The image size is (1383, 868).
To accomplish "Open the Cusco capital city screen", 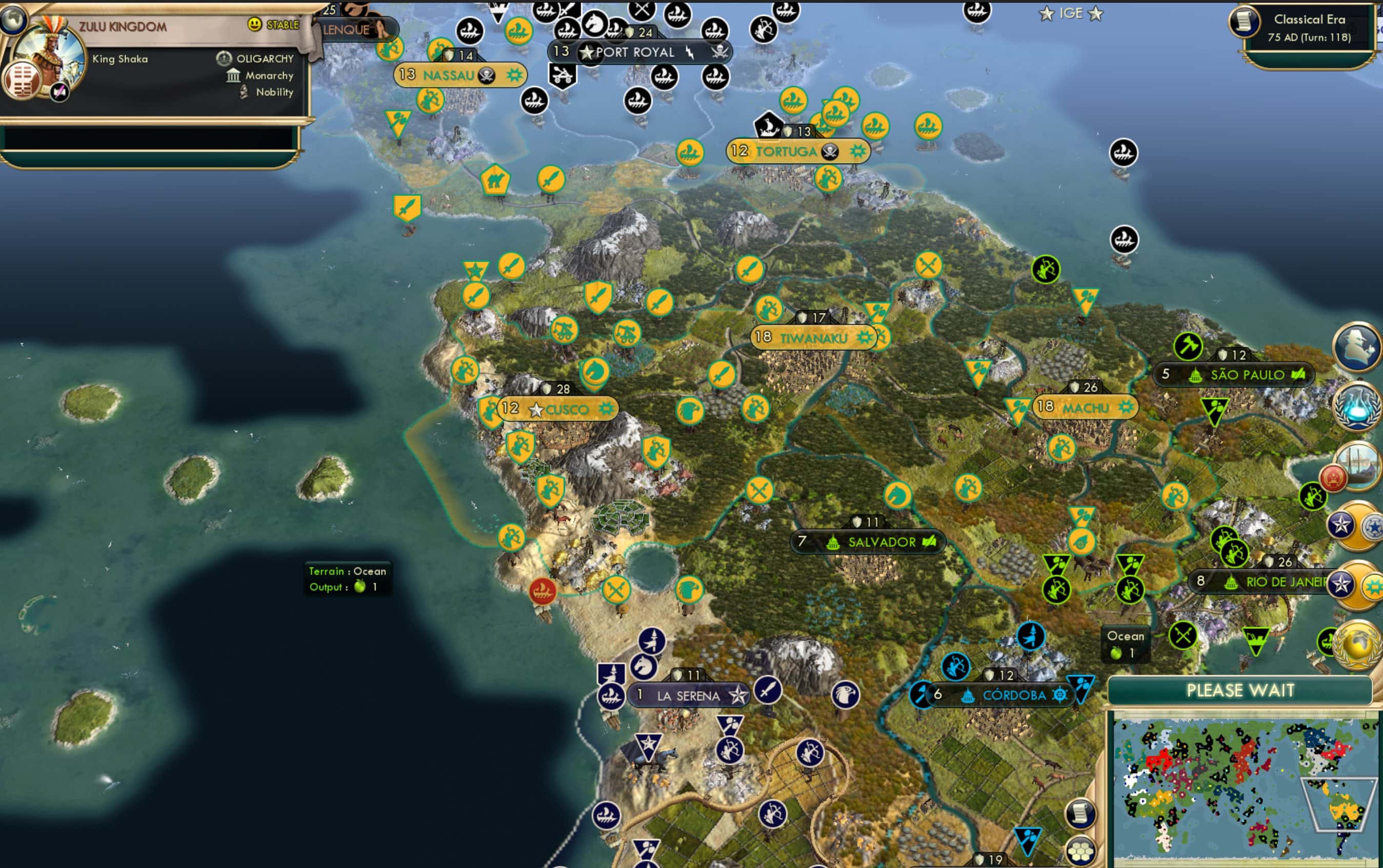I will pyautogui.click(x=567, y=409).
